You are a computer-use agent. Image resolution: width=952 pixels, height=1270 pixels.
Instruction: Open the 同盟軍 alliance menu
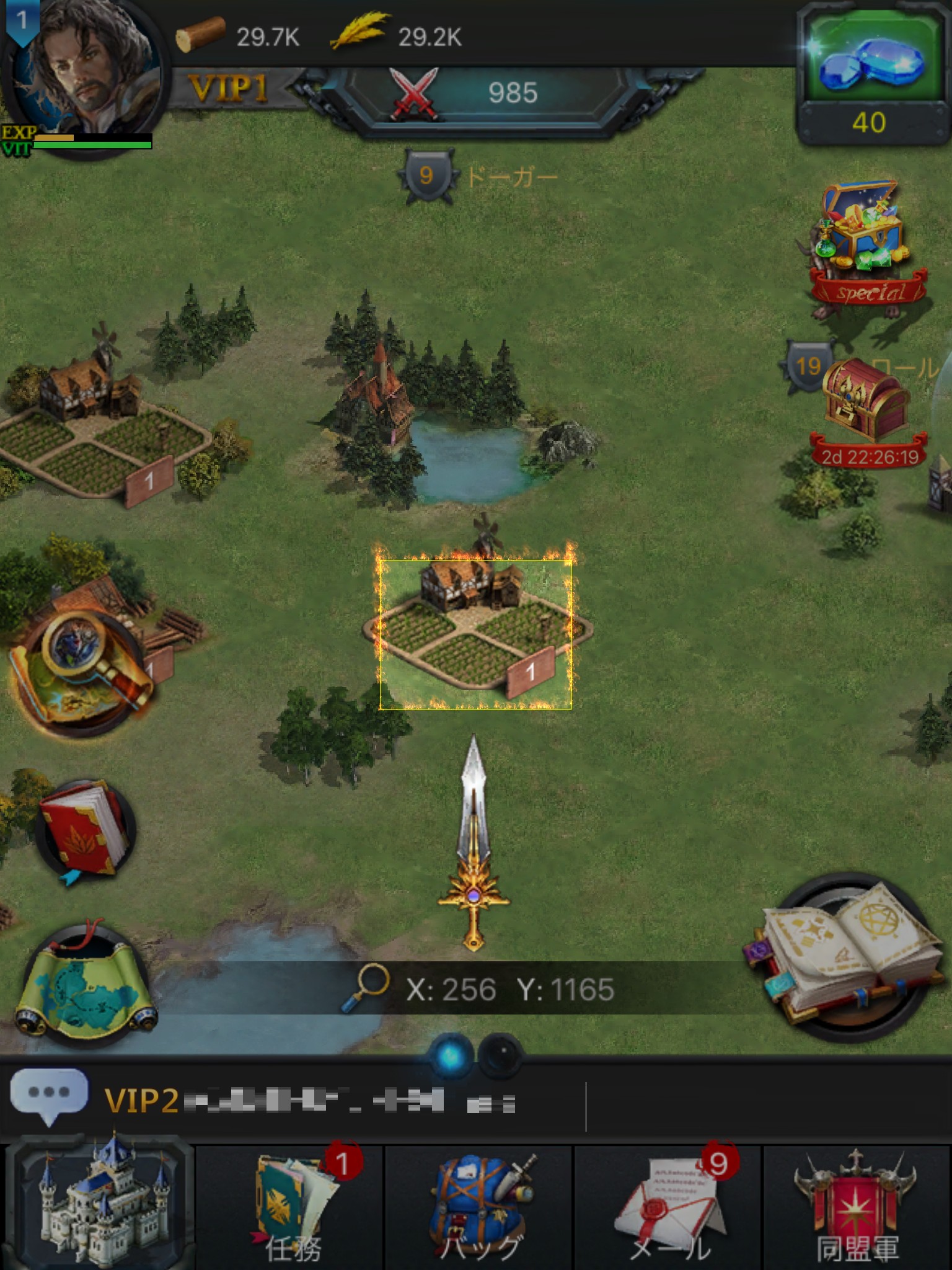point(857,1206)
